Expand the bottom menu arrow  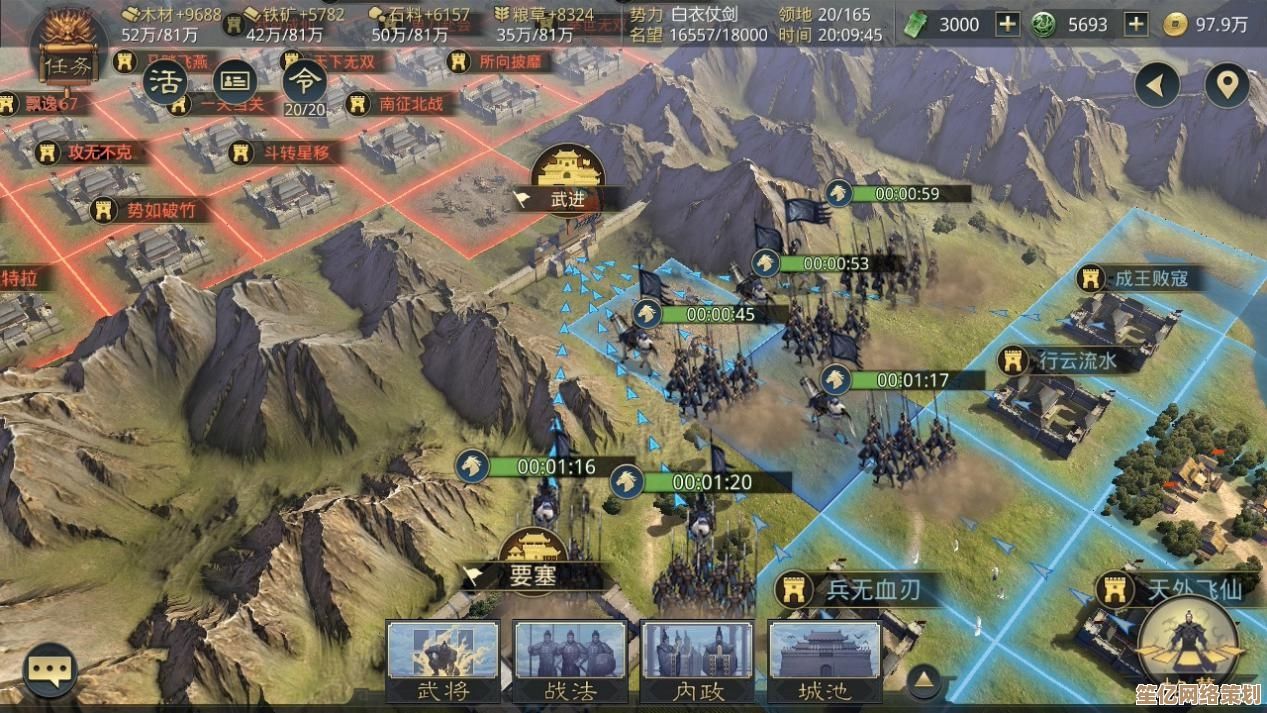[924, 680]
